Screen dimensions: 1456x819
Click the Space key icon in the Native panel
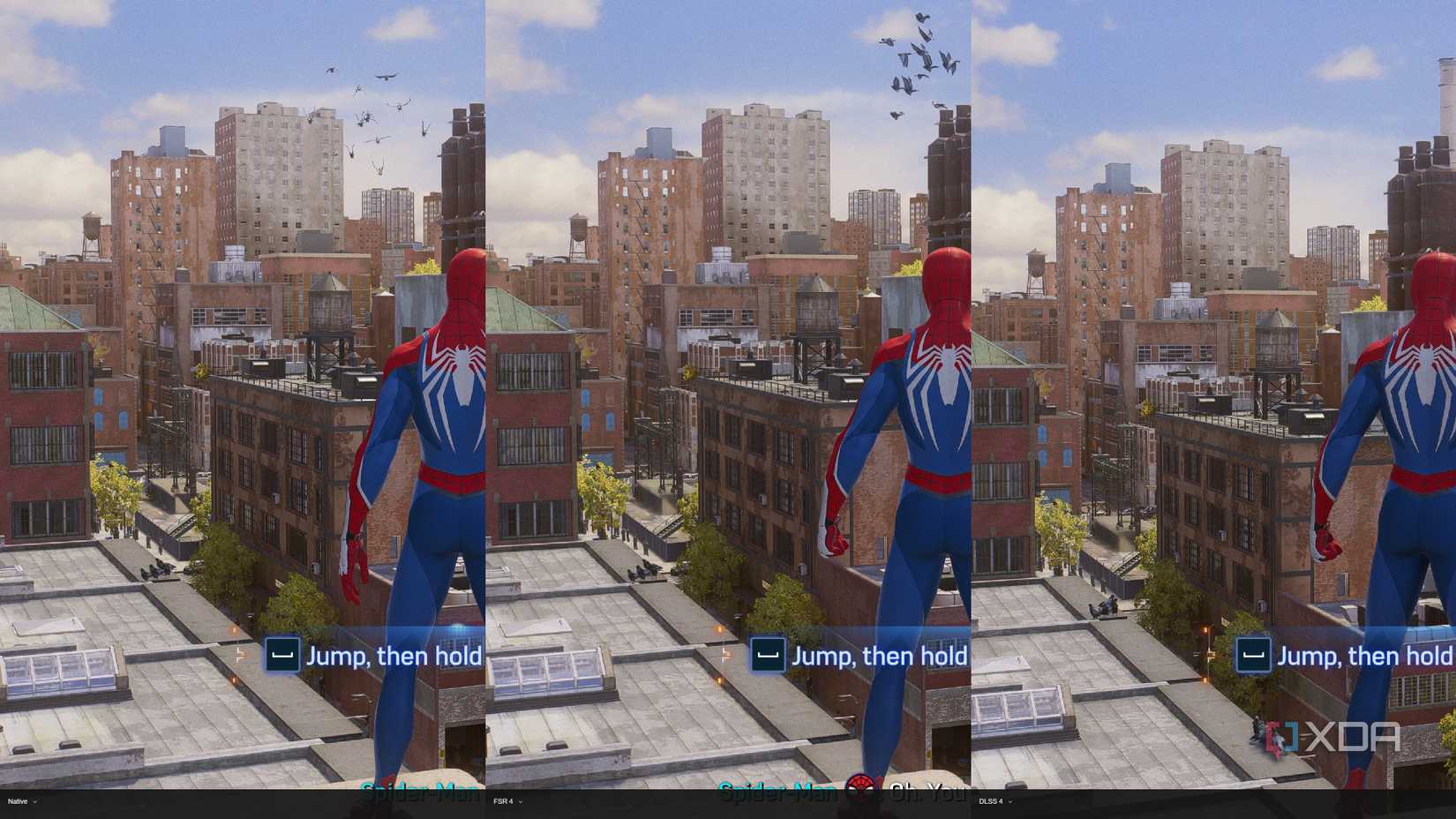click(282, 656)
